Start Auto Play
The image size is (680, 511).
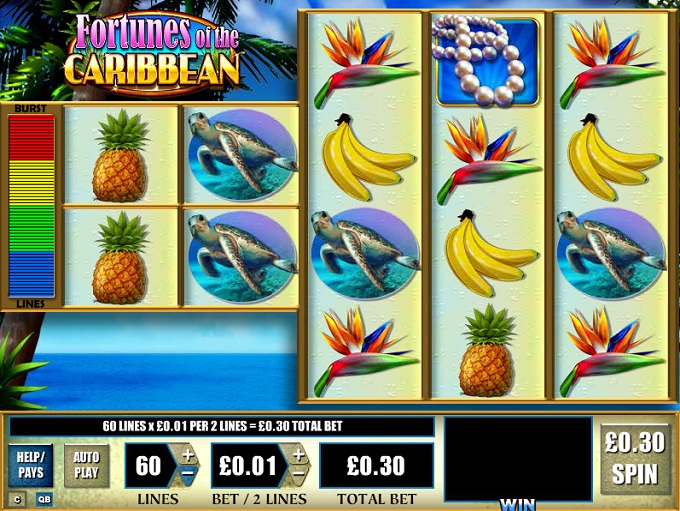click(x=87, y=465)
